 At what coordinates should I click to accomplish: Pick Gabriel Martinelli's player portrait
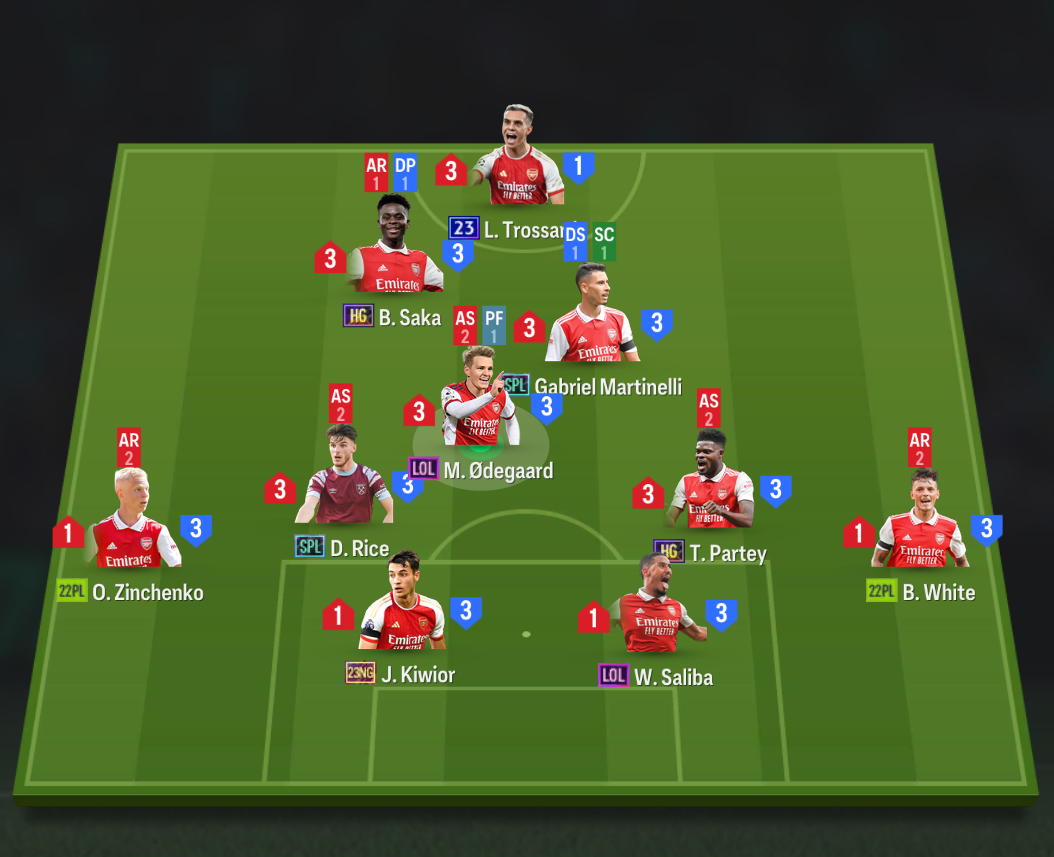592,316
